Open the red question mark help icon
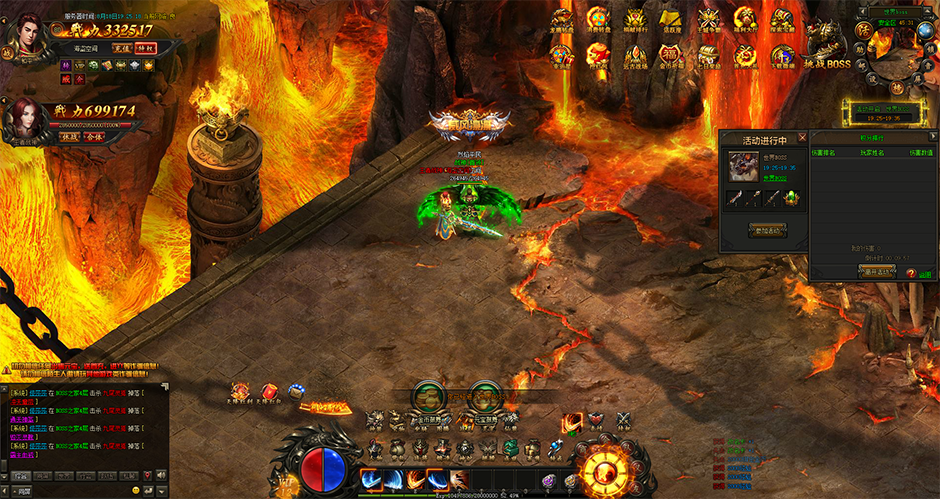 pos(911,272)
